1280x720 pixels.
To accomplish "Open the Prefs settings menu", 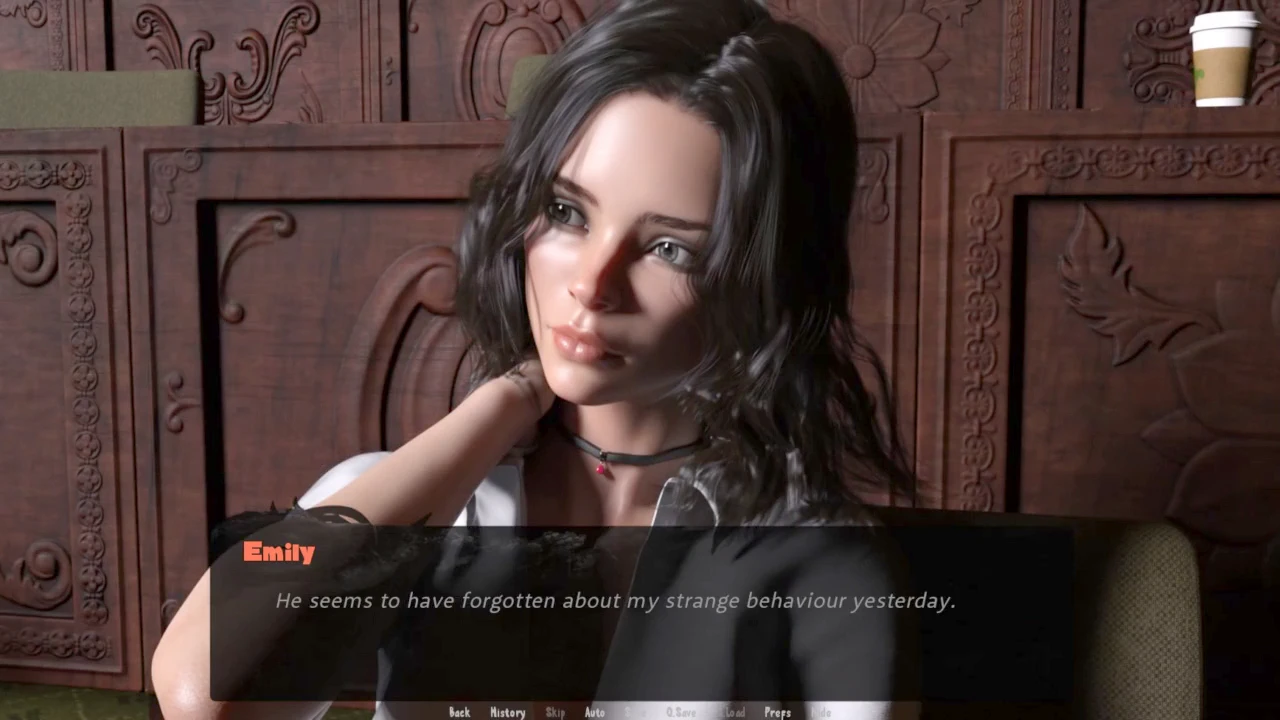I will (x=777, y=712).
